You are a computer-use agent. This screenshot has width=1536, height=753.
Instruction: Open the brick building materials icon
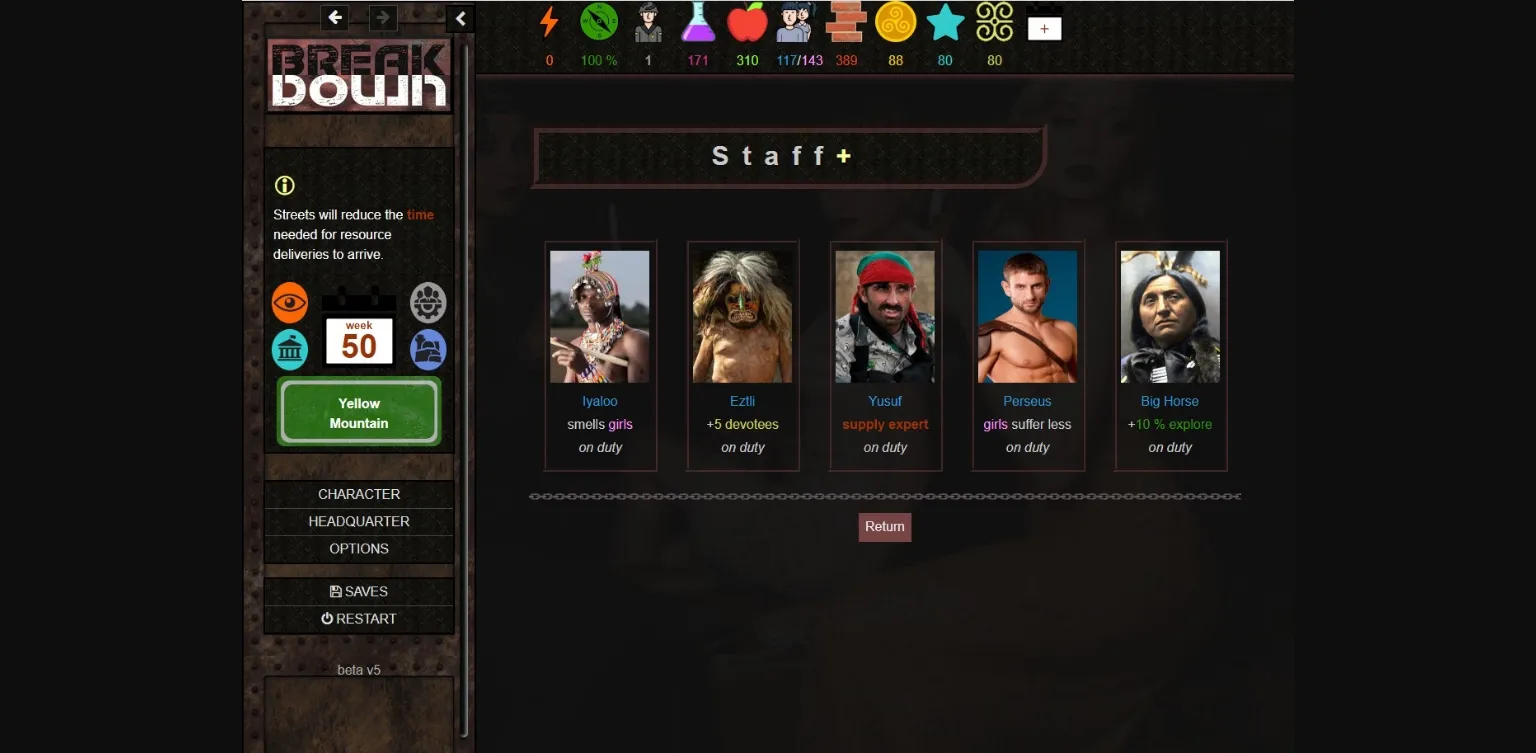pos(846,22)
